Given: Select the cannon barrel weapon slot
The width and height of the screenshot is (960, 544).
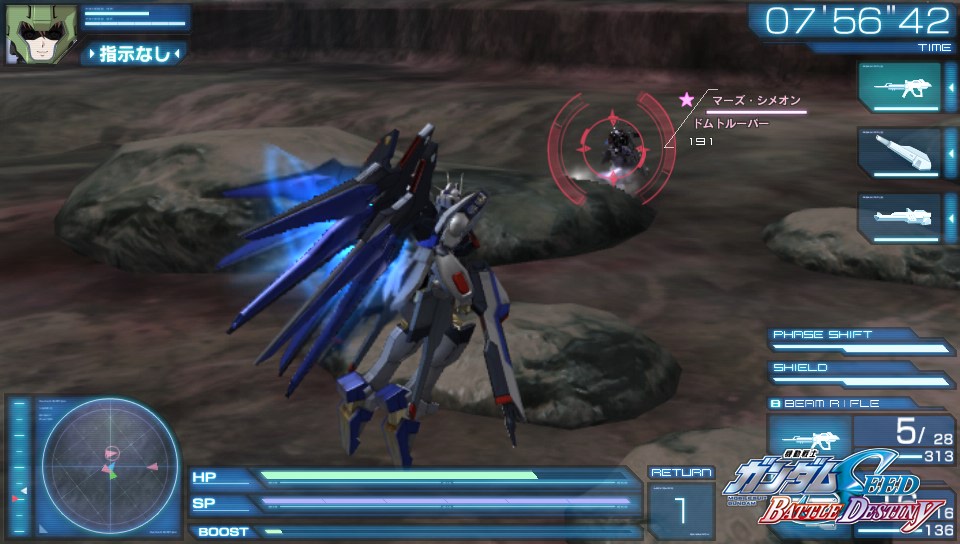Looking at the screenshot, I should coord(899,153).
